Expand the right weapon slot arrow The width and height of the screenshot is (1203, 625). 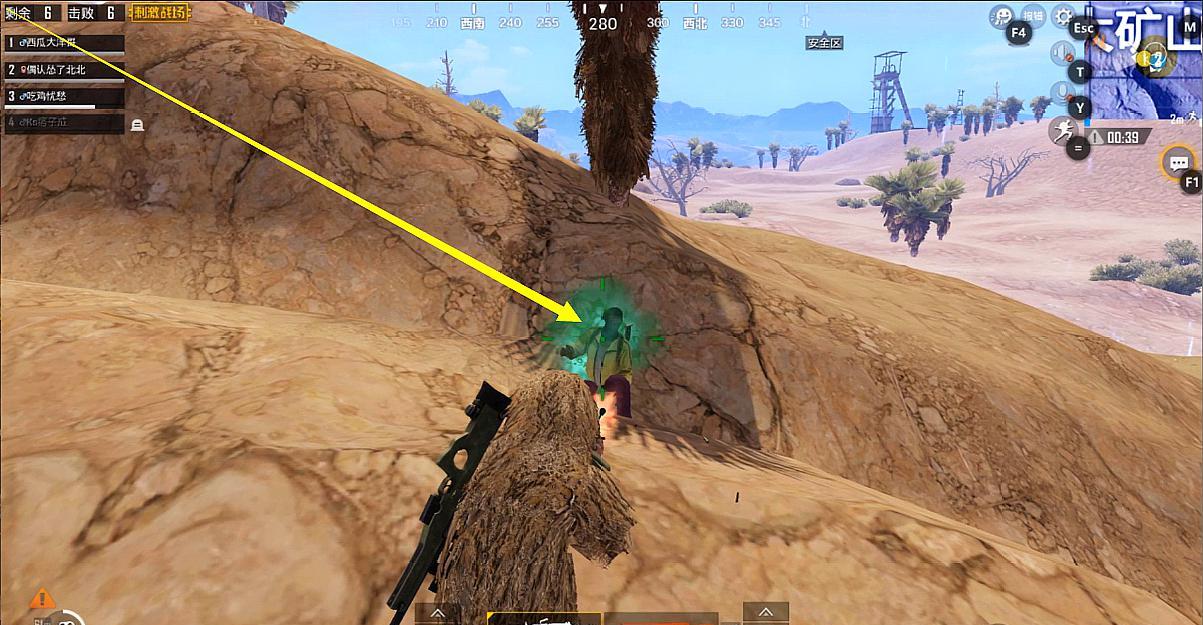(x=766, y=612)
